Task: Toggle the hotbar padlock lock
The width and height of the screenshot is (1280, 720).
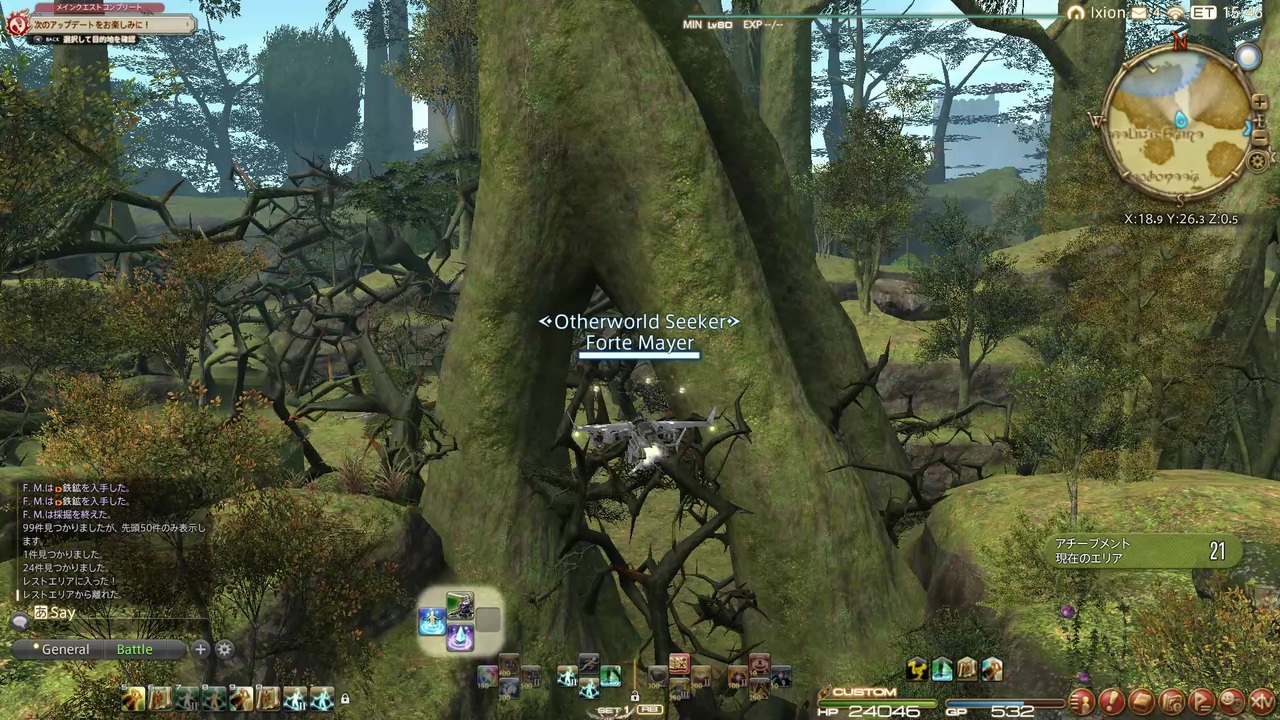Action: [345, 698]
